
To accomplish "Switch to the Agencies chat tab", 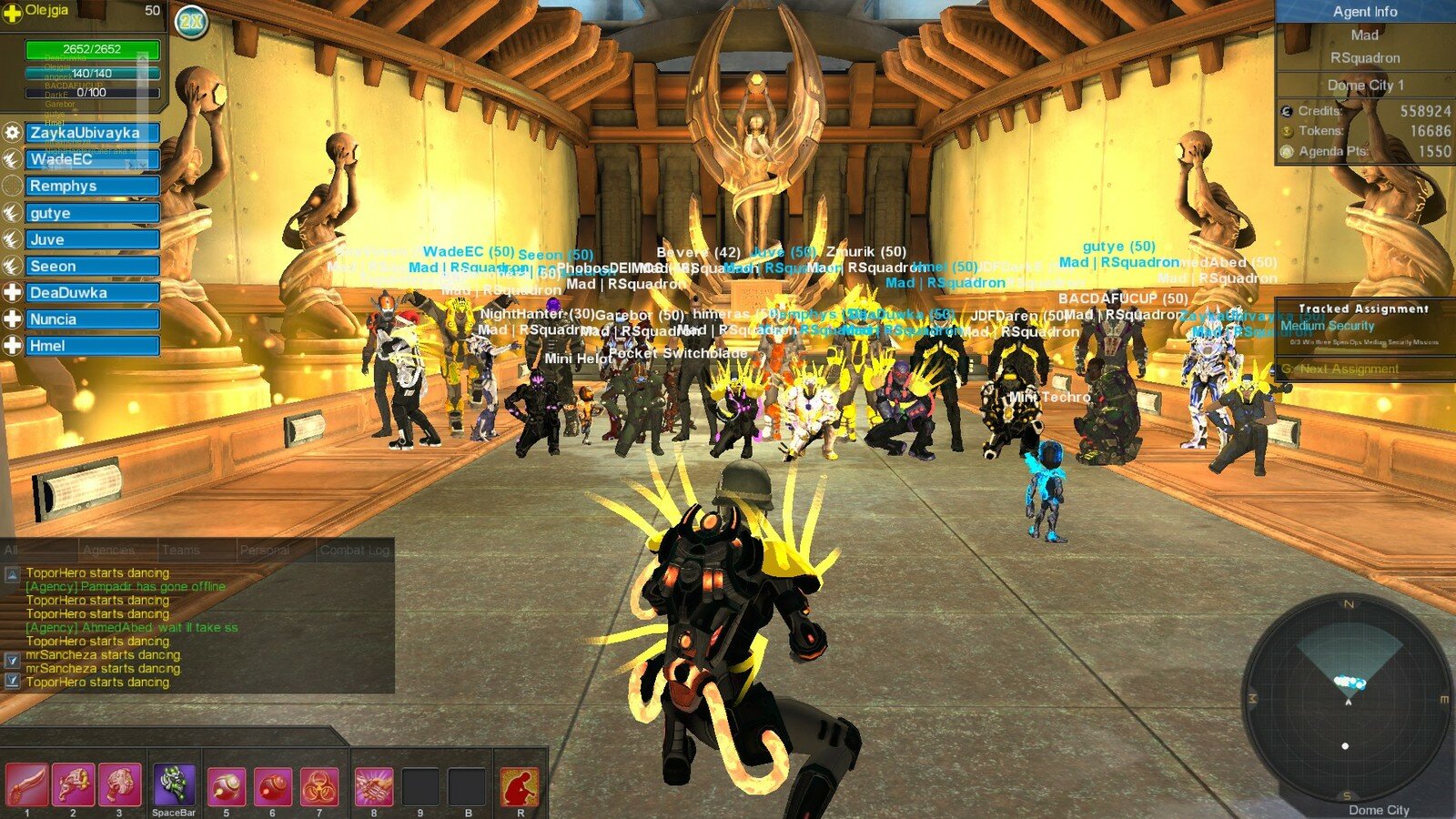I will [x=108, y=550].
